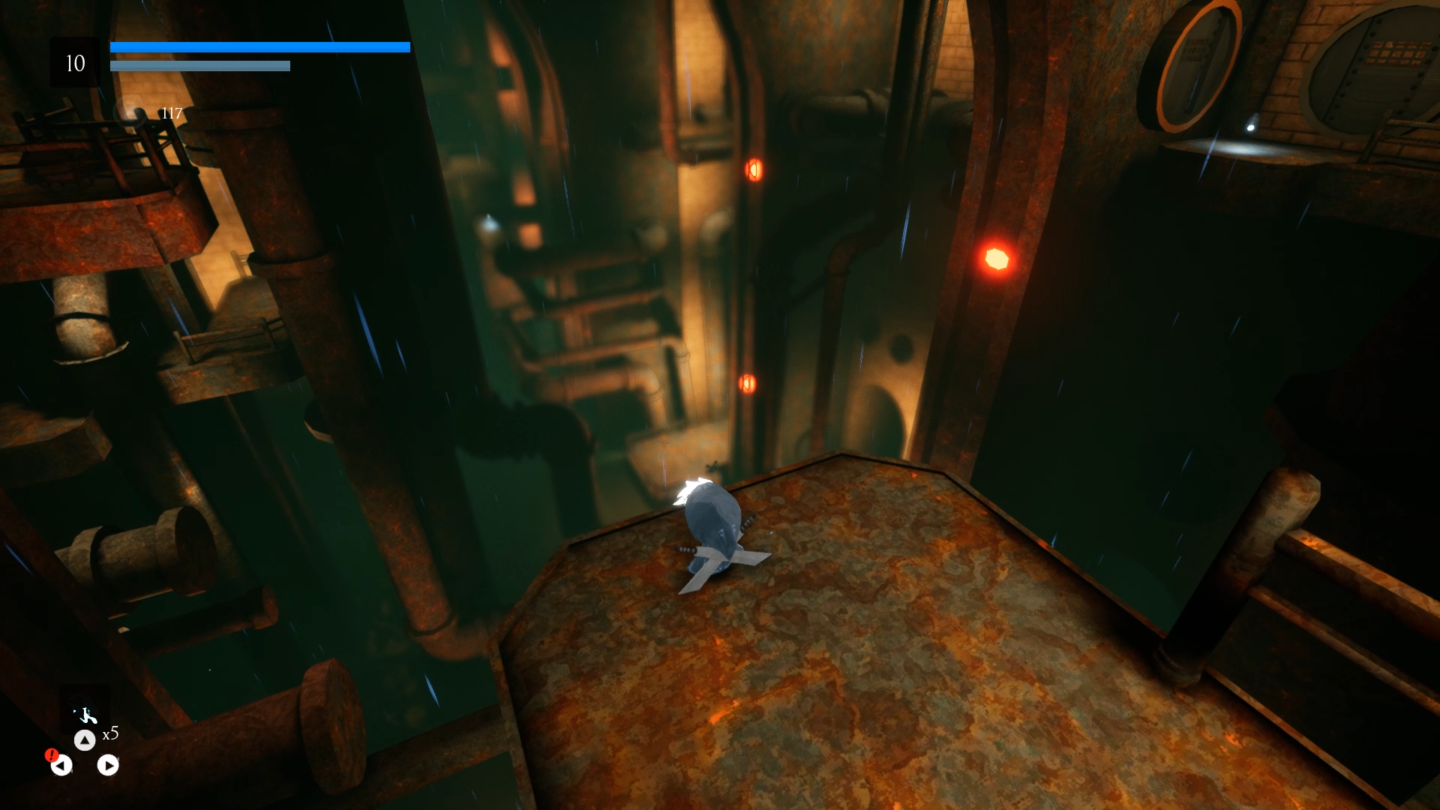Click the right-arrow circle button
The image size is (1440, 810).
(x=109, y=766)
